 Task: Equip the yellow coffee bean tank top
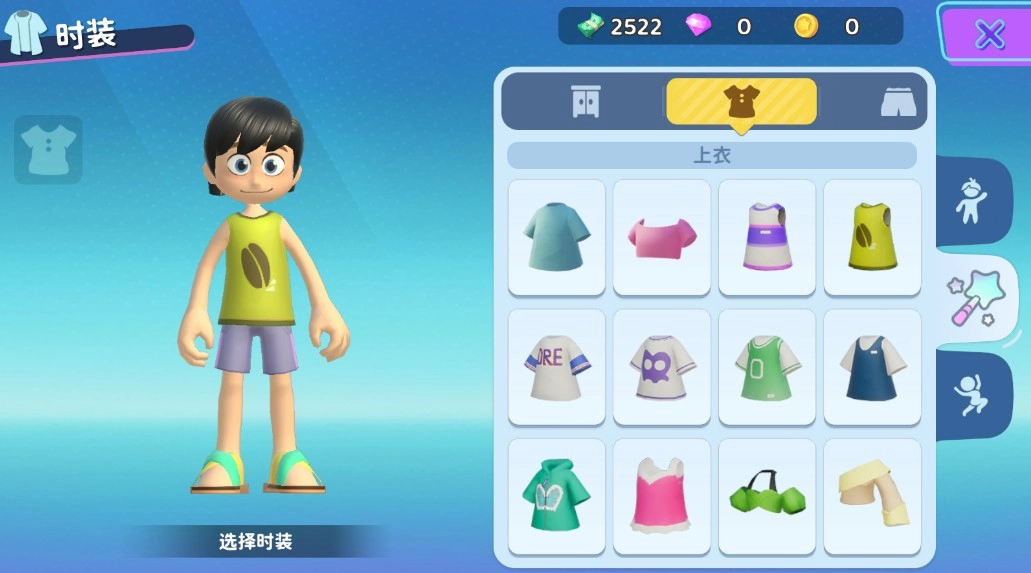(872, 237)
